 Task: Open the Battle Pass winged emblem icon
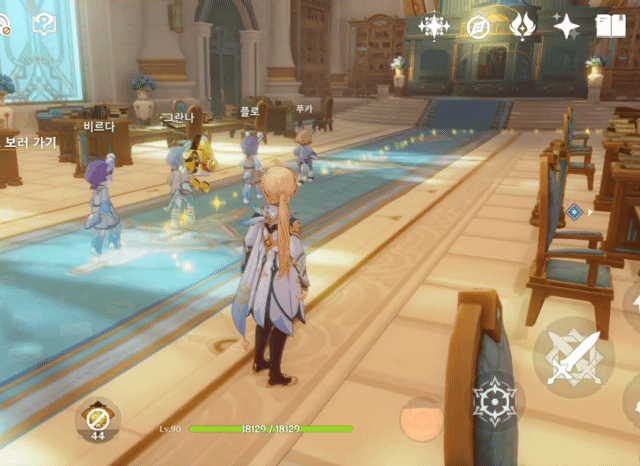(x=522, y=27)
